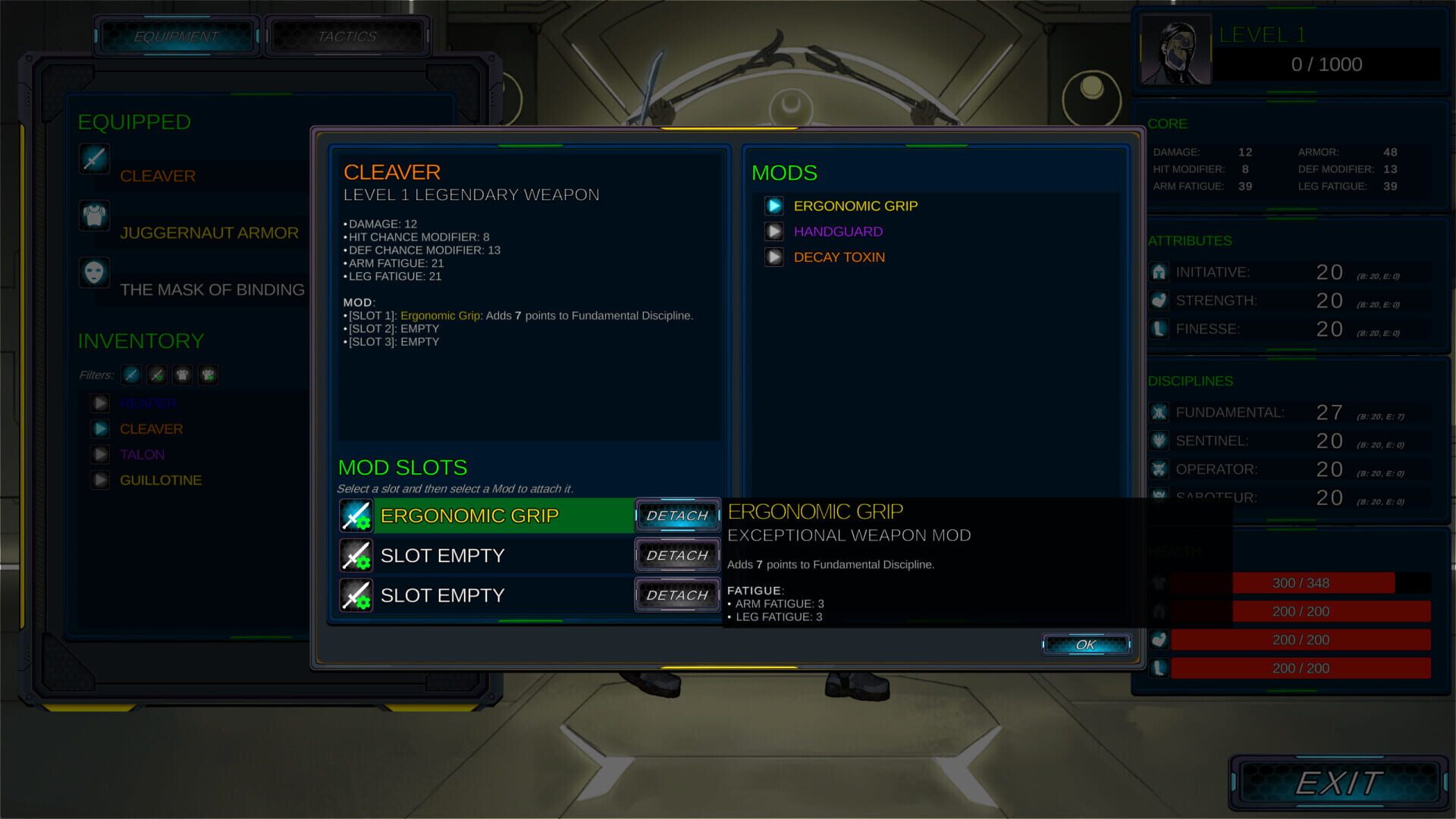The width and height of the screenshot is (1456, 819).
Task: Click the Fundamental discipline crossed-swords icon
Action: click(x=1159, y=412)
